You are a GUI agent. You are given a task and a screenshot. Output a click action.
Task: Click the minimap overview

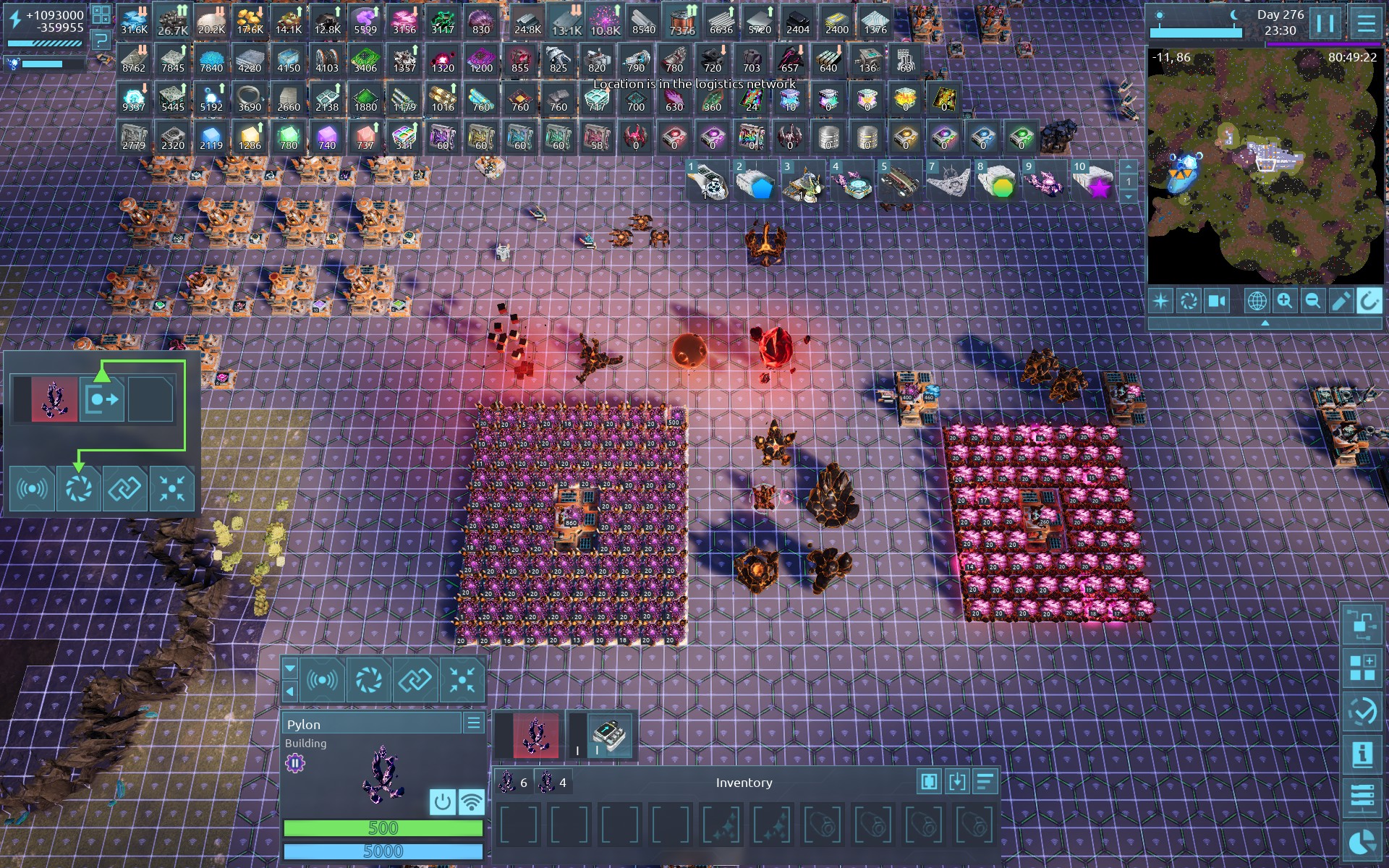1265,166
